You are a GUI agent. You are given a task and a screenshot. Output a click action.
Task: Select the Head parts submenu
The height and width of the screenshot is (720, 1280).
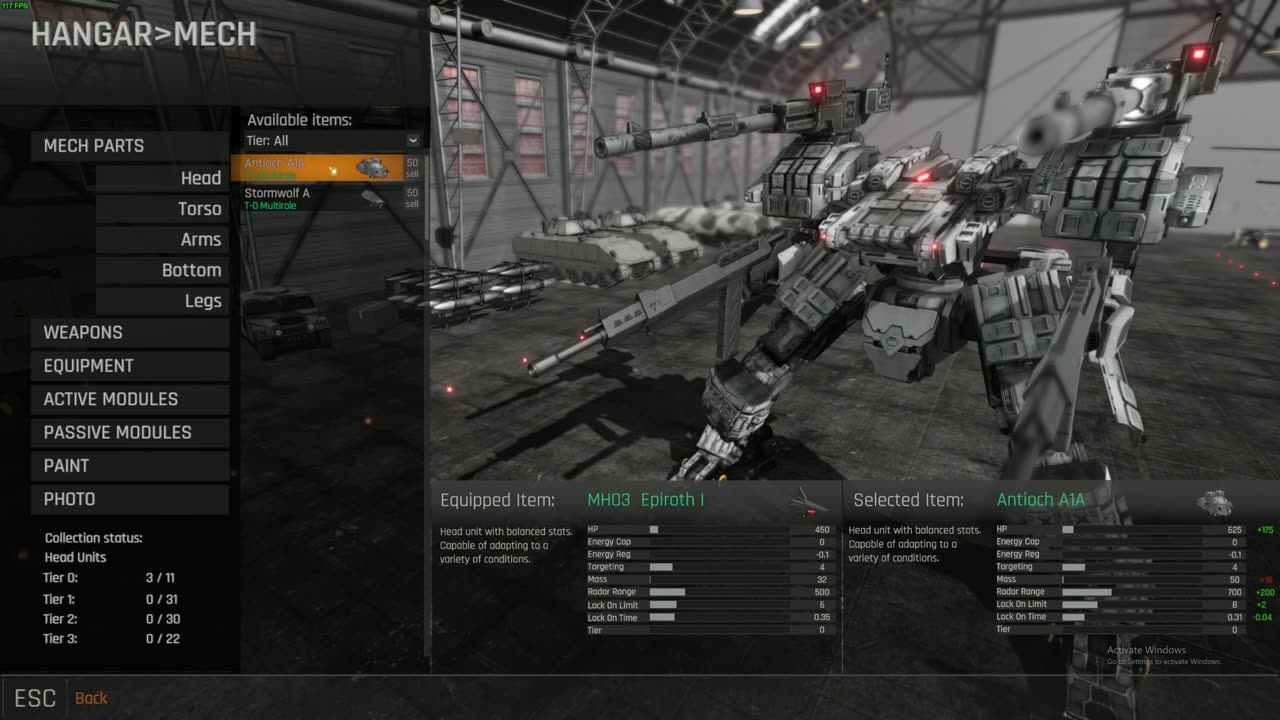(162, 178)
